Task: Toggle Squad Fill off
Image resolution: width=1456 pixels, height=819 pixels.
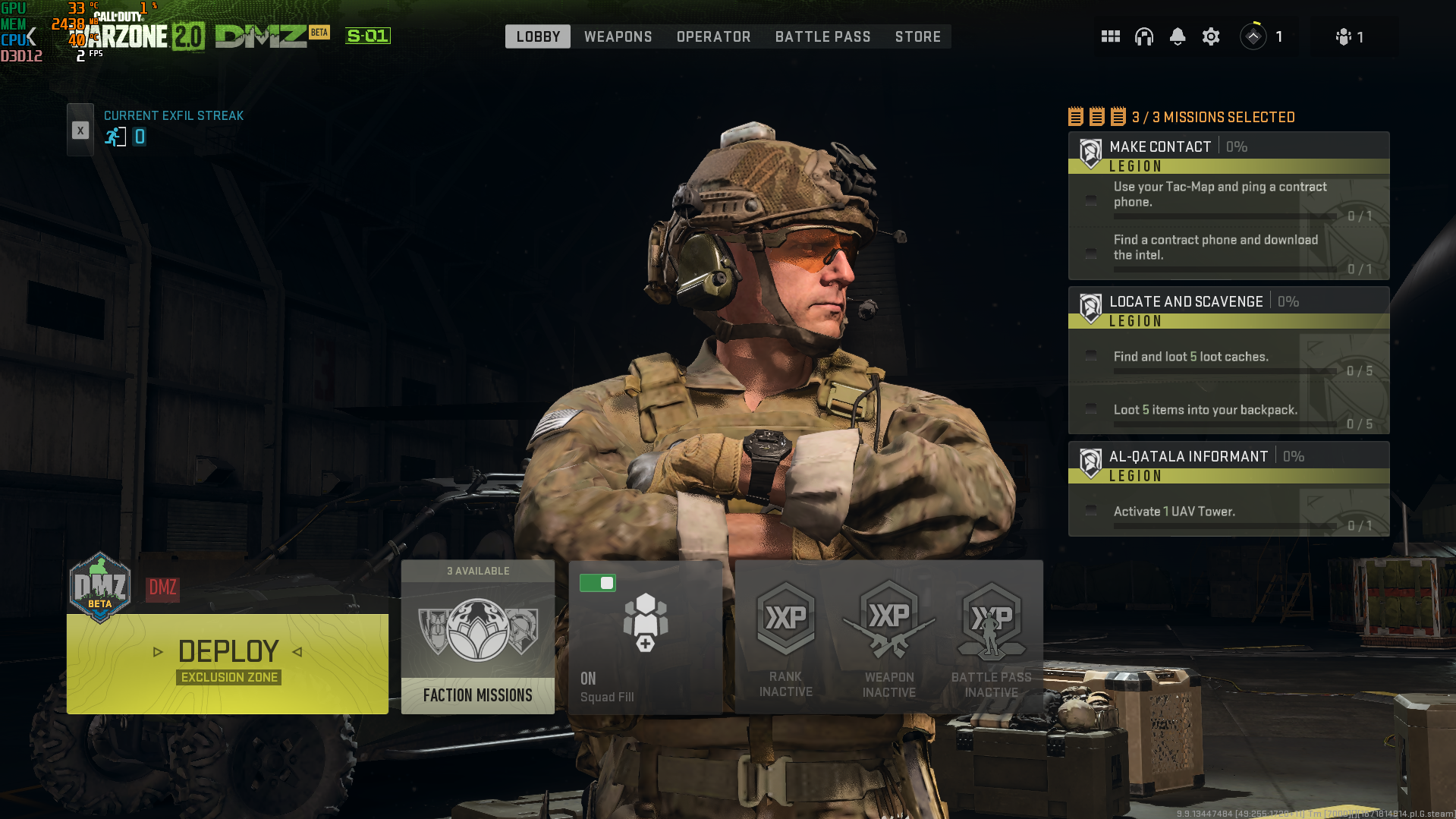Action: point(598,583)
